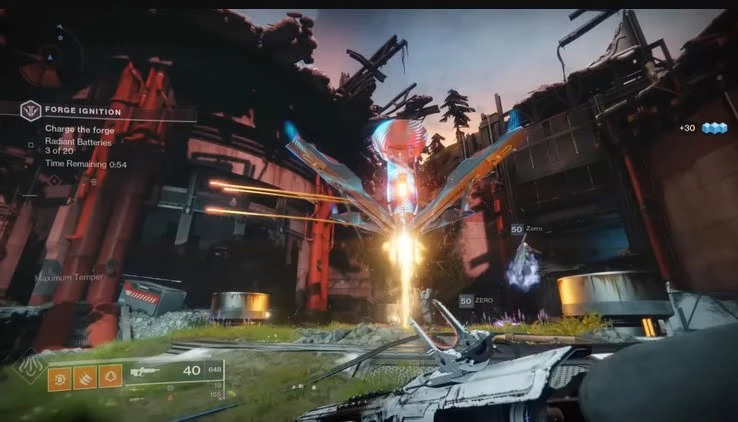Activate the class ability icon

tap(110, 376)
